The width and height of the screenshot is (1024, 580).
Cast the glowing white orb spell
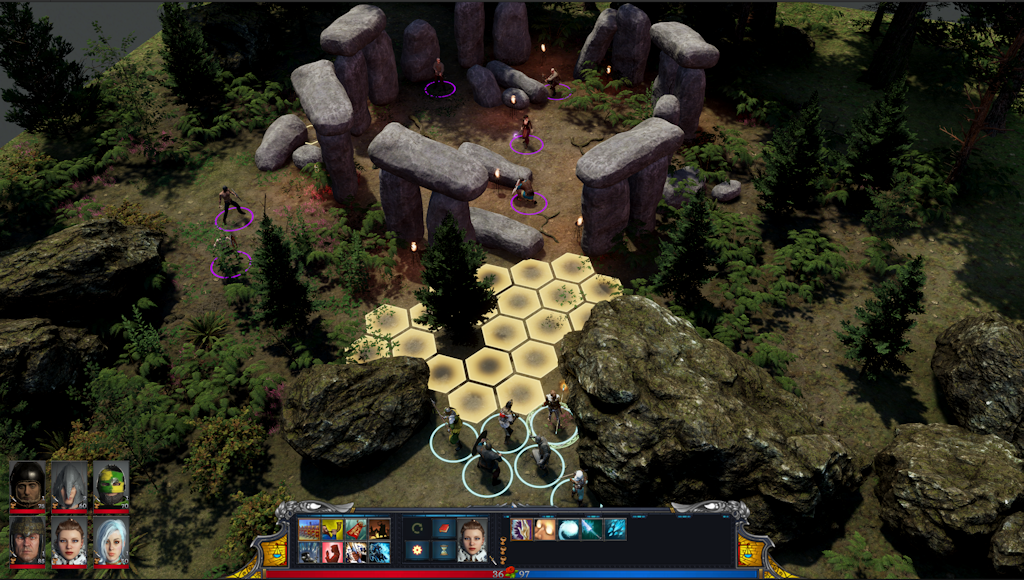point(568,529)
